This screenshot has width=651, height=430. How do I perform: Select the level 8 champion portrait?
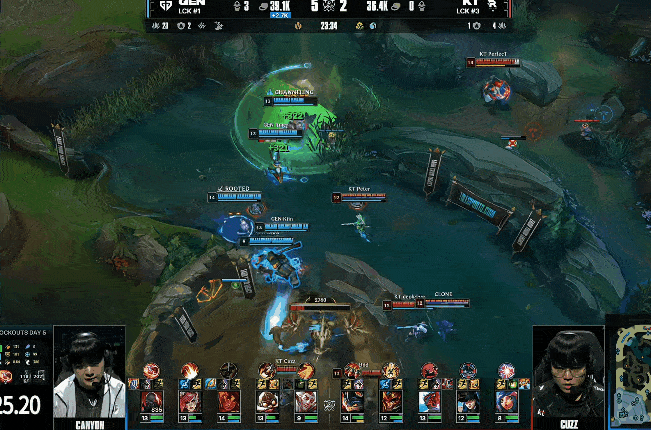point(506,400)
